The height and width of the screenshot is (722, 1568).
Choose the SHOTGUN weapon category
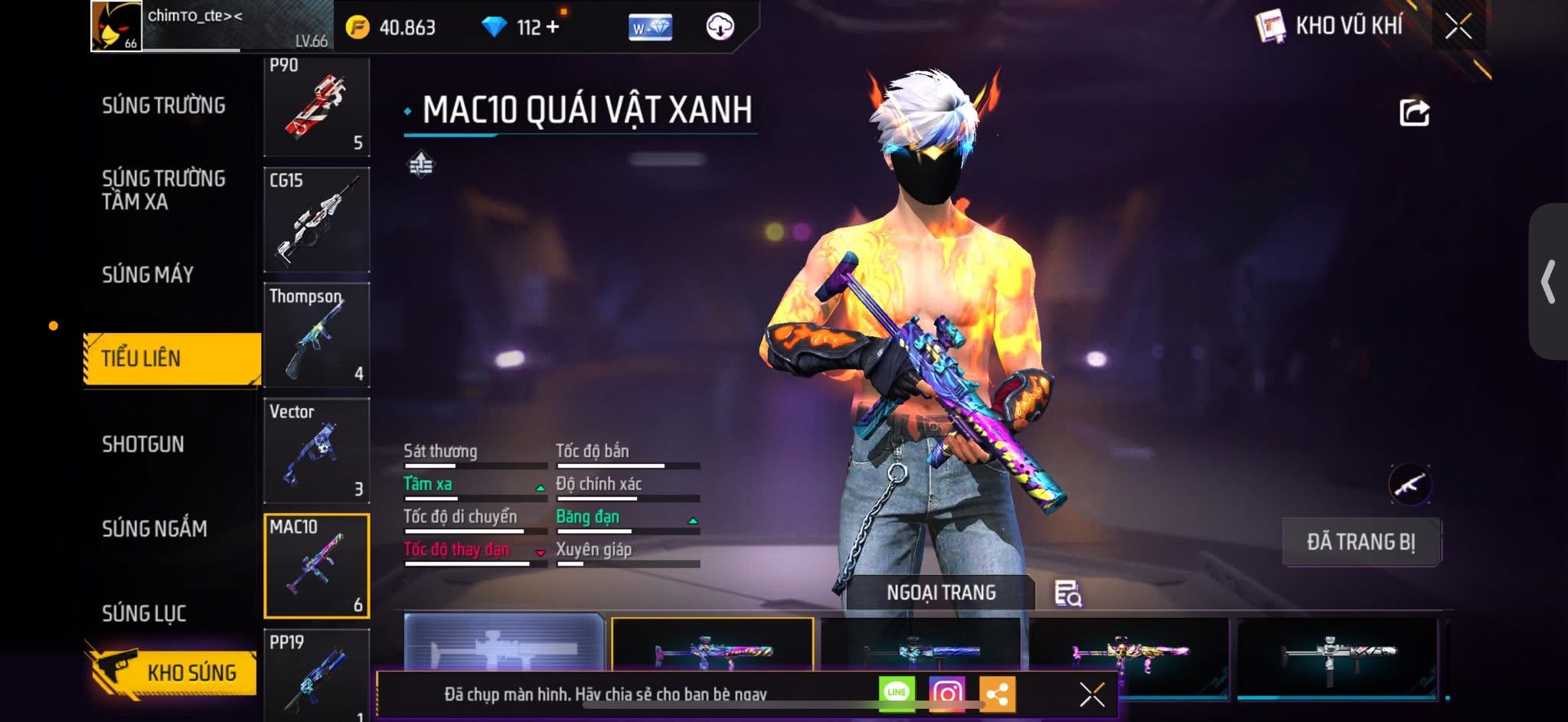click(143, 444)
